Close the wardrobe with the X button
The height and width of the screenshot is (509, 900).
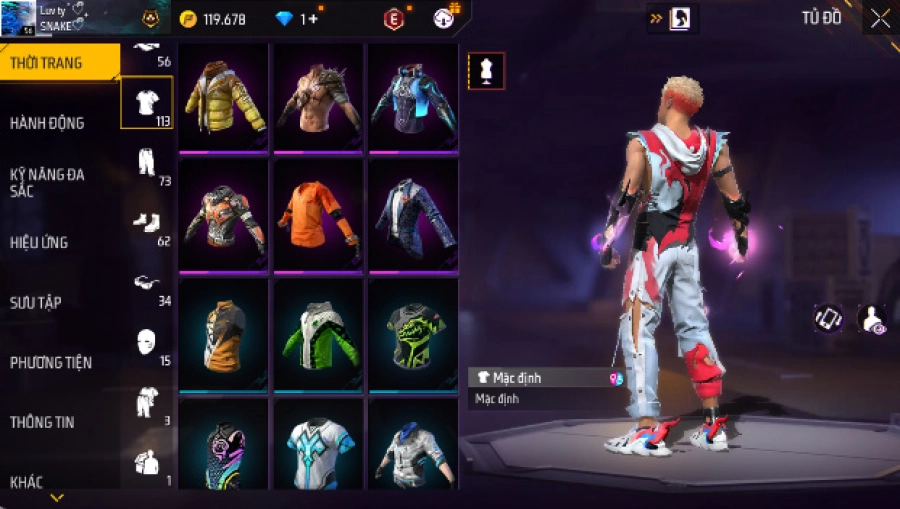pos(879,19)
